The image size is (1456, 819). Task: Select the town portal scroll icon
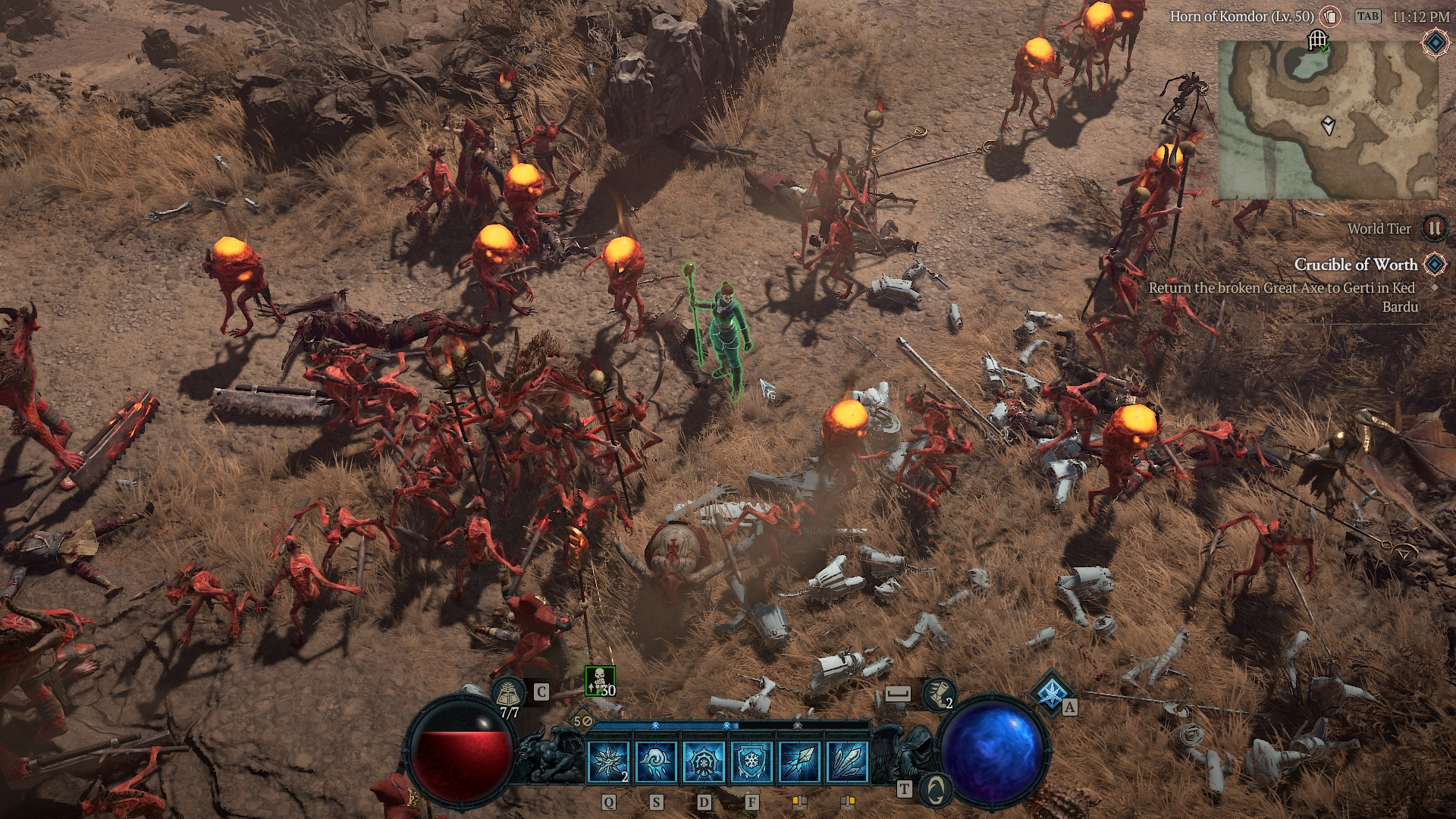point(507,692)
